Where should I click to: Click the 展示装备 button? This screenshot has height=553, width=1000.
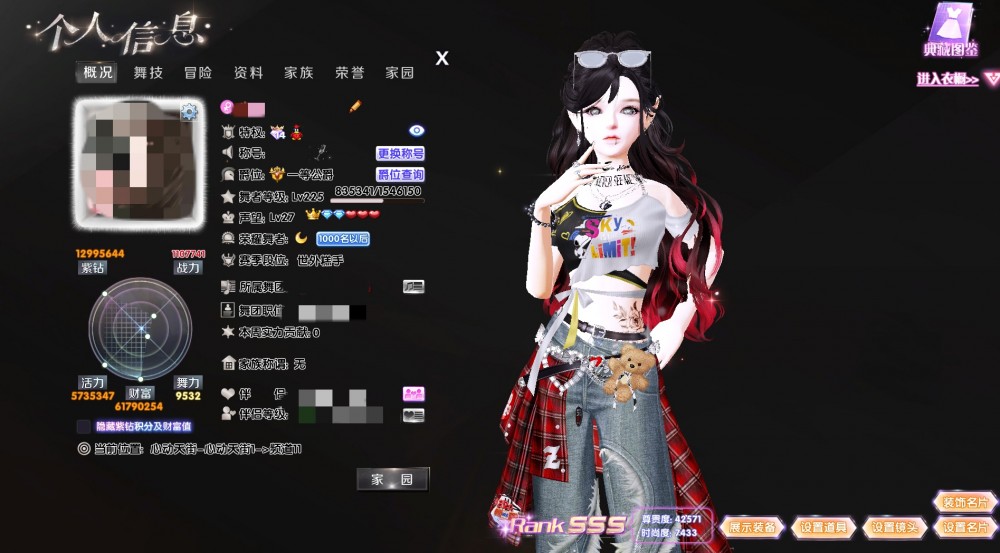coord(752,527)
